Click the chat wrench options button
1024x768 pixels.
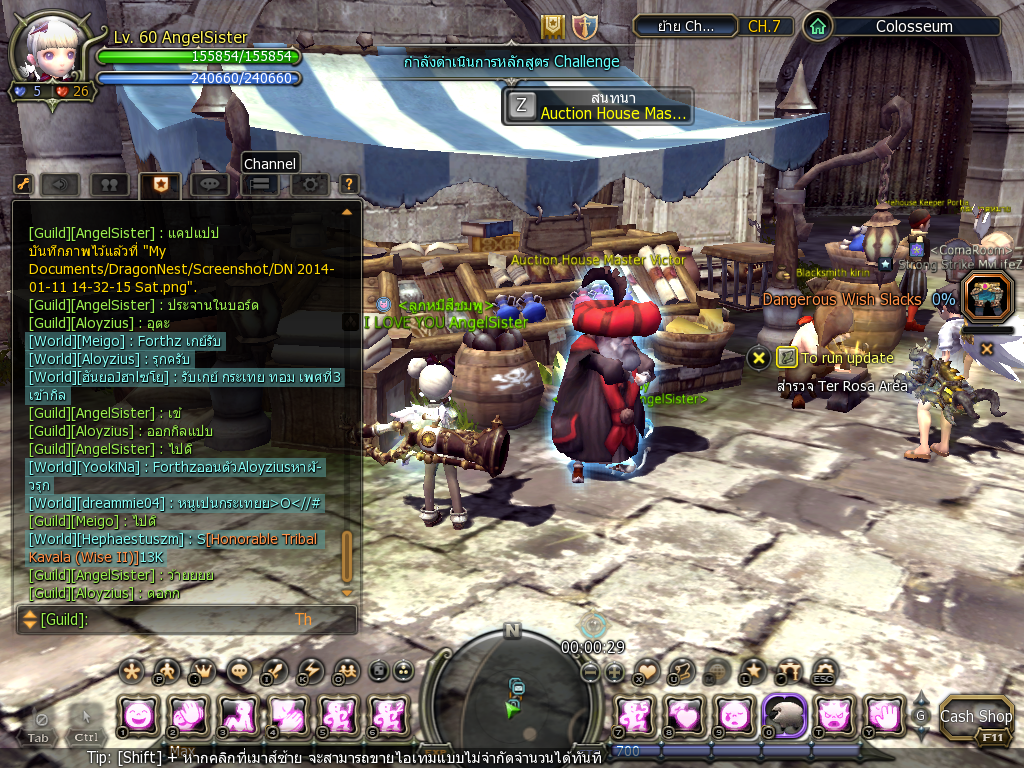[22, 184]
